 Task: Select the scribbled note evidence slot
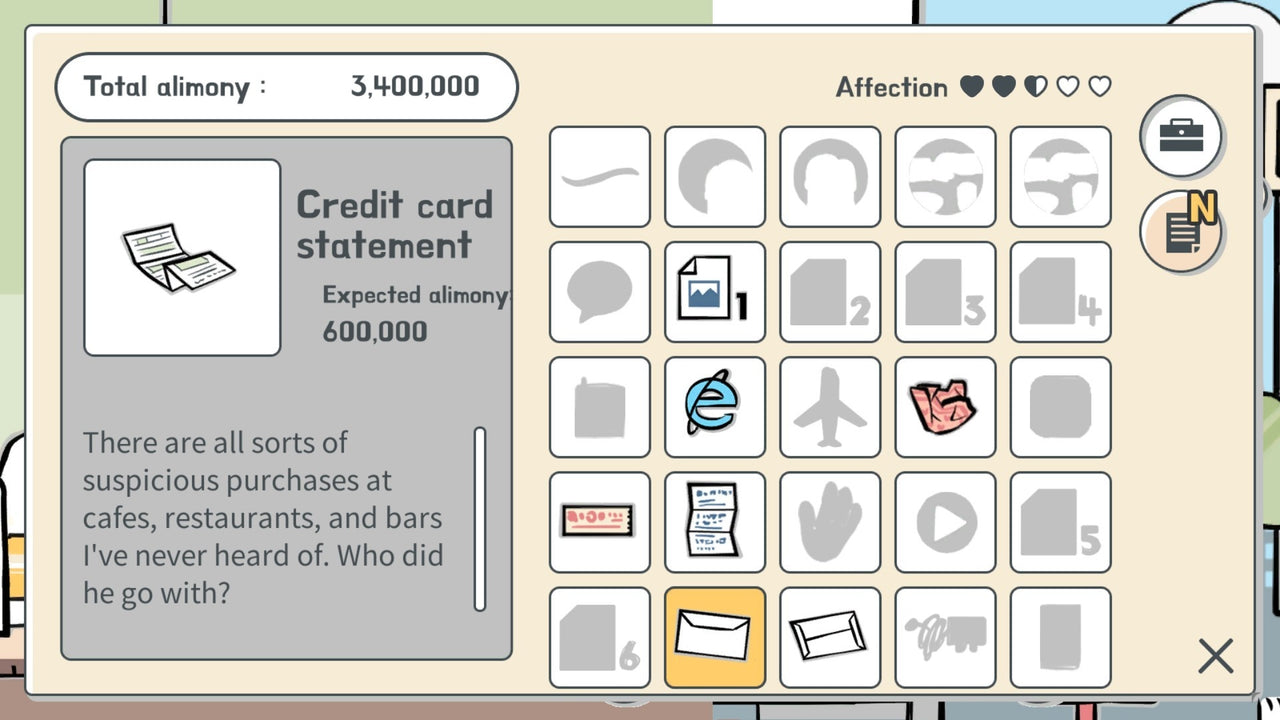945,637
